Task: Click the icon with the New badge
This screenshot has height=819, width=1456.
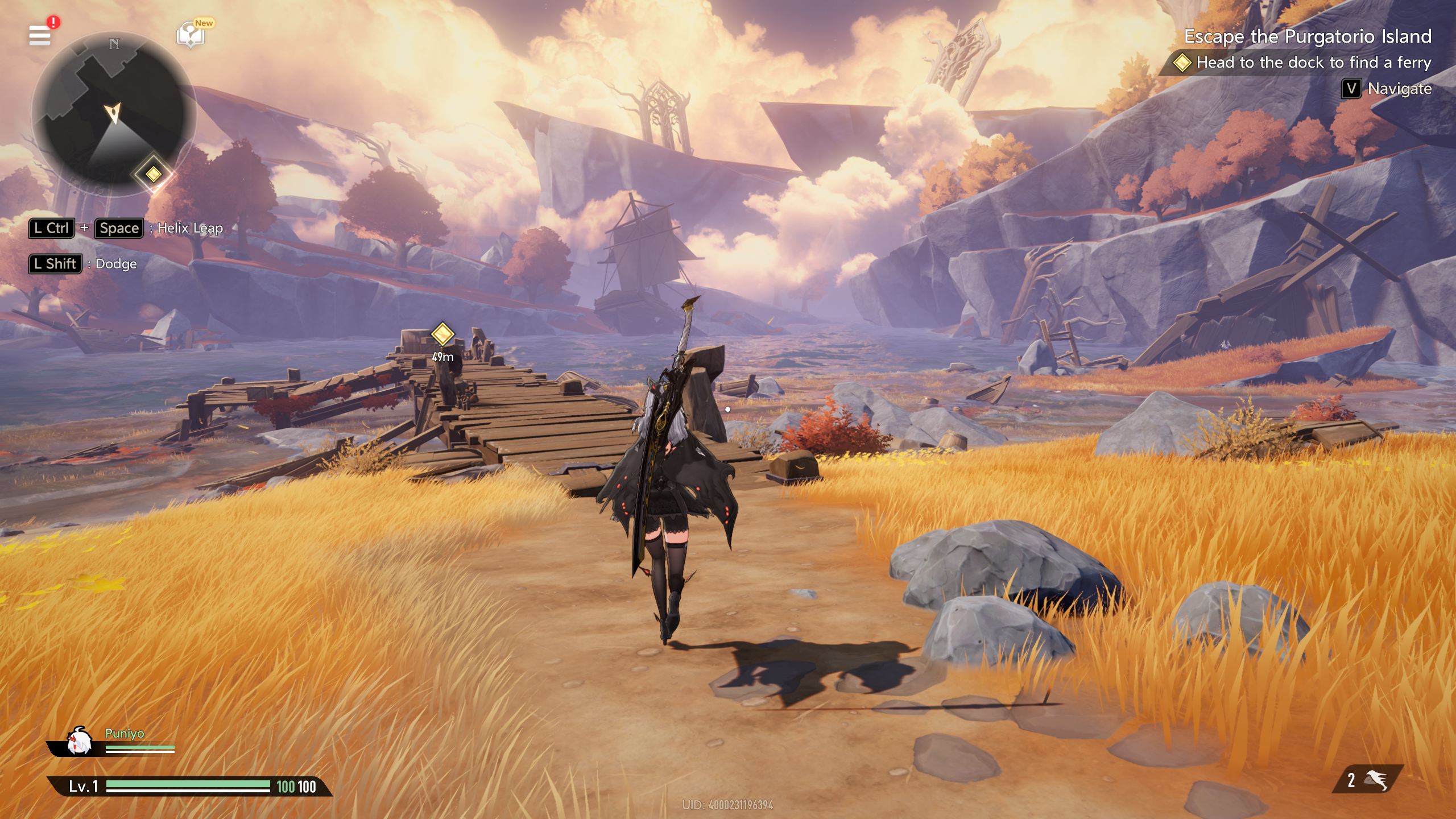Action: [x=191, y=35]
